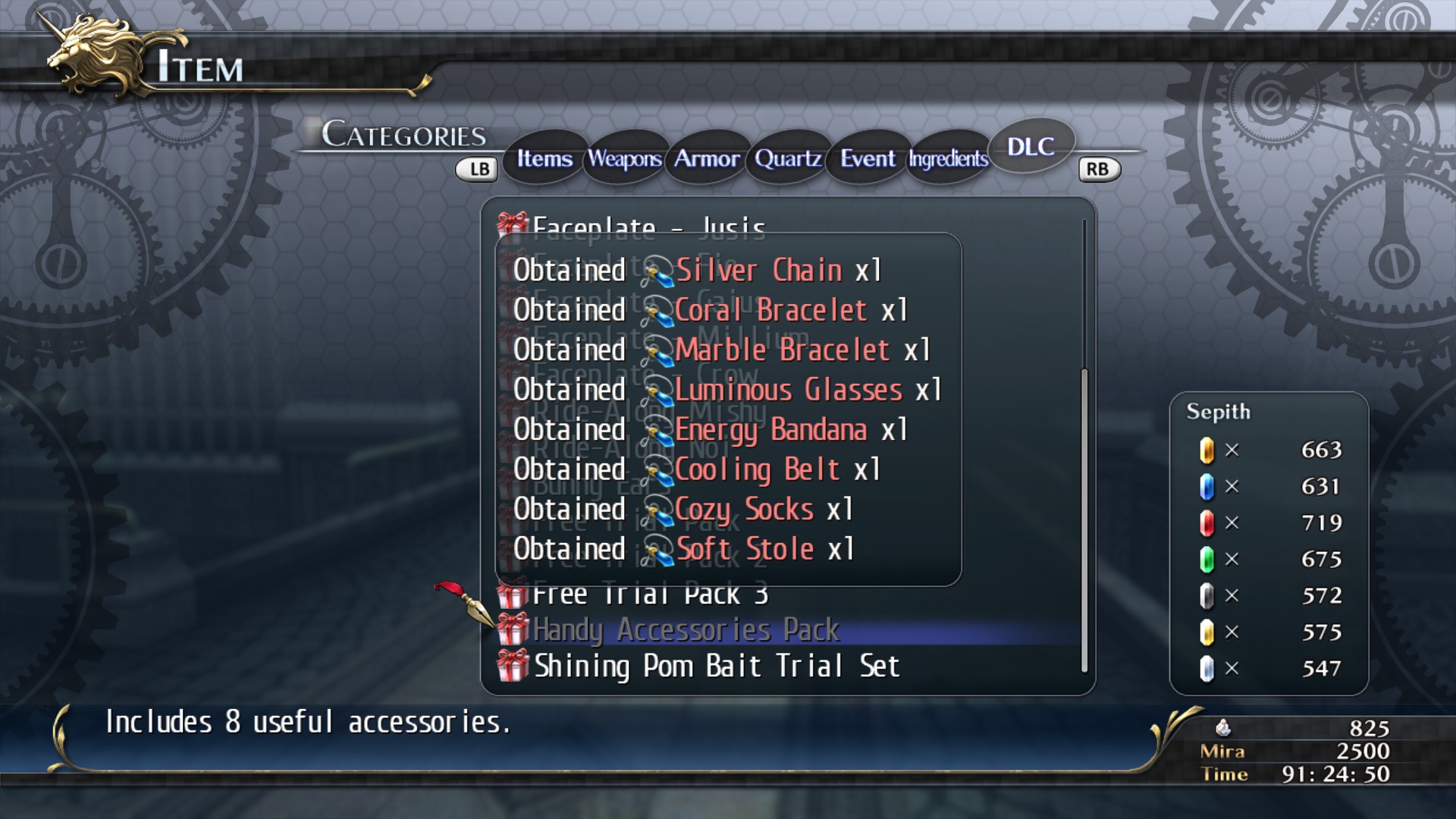Select the Cooling Belt obtained entry
1456x819 pixels.
pyautogui.click(x=758, y=469)
